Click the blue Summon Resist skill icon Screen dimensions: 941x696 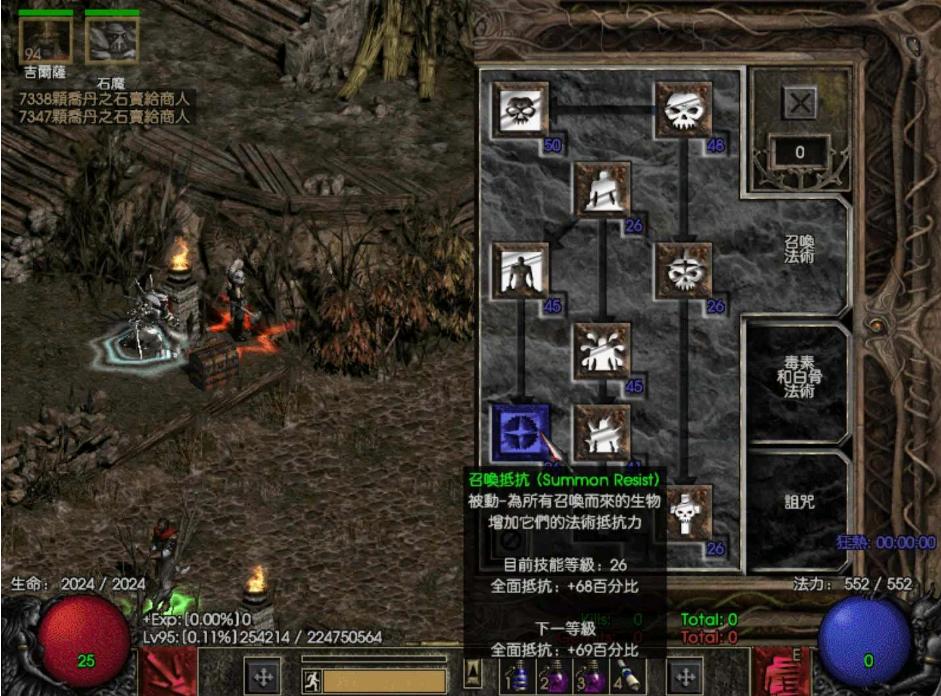point(520,431)
